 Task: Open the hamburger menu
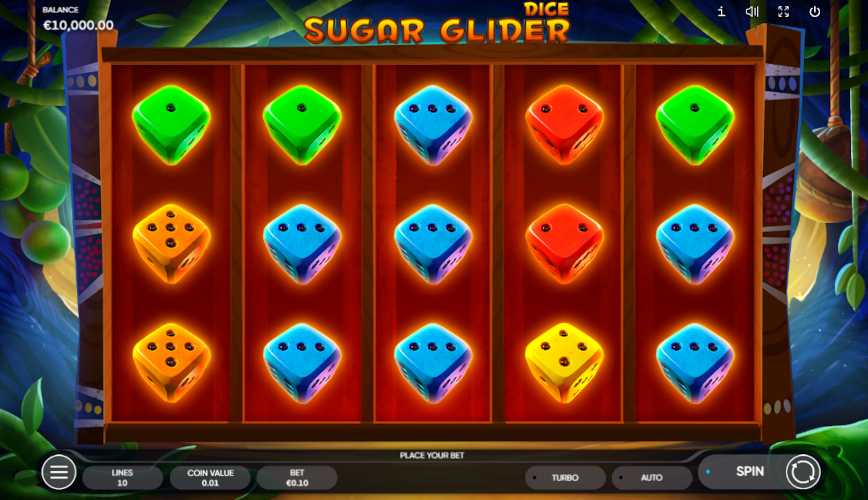click(58, 472)
